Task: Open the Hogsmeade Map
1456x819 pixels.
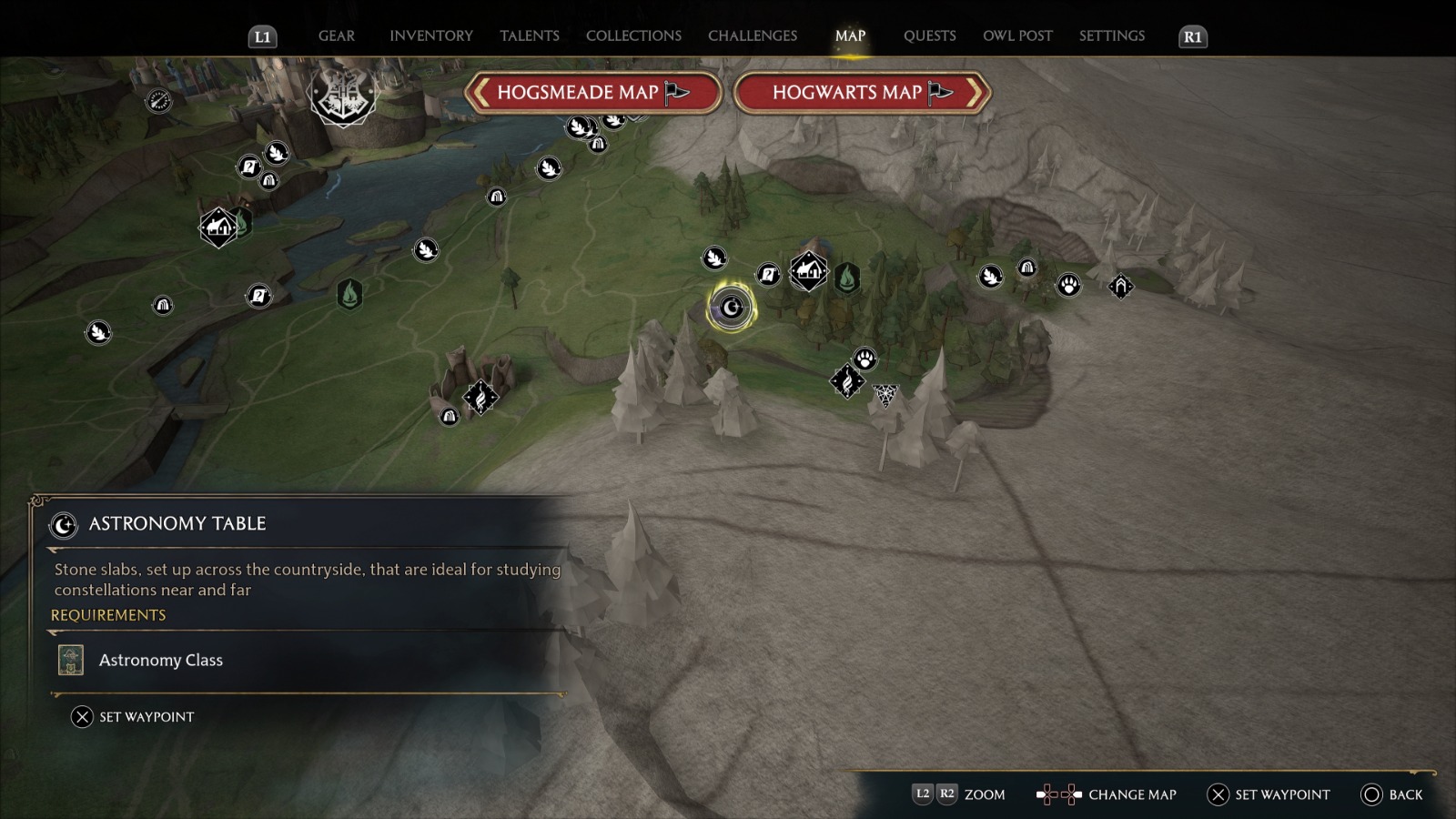Action: (591, 93)
